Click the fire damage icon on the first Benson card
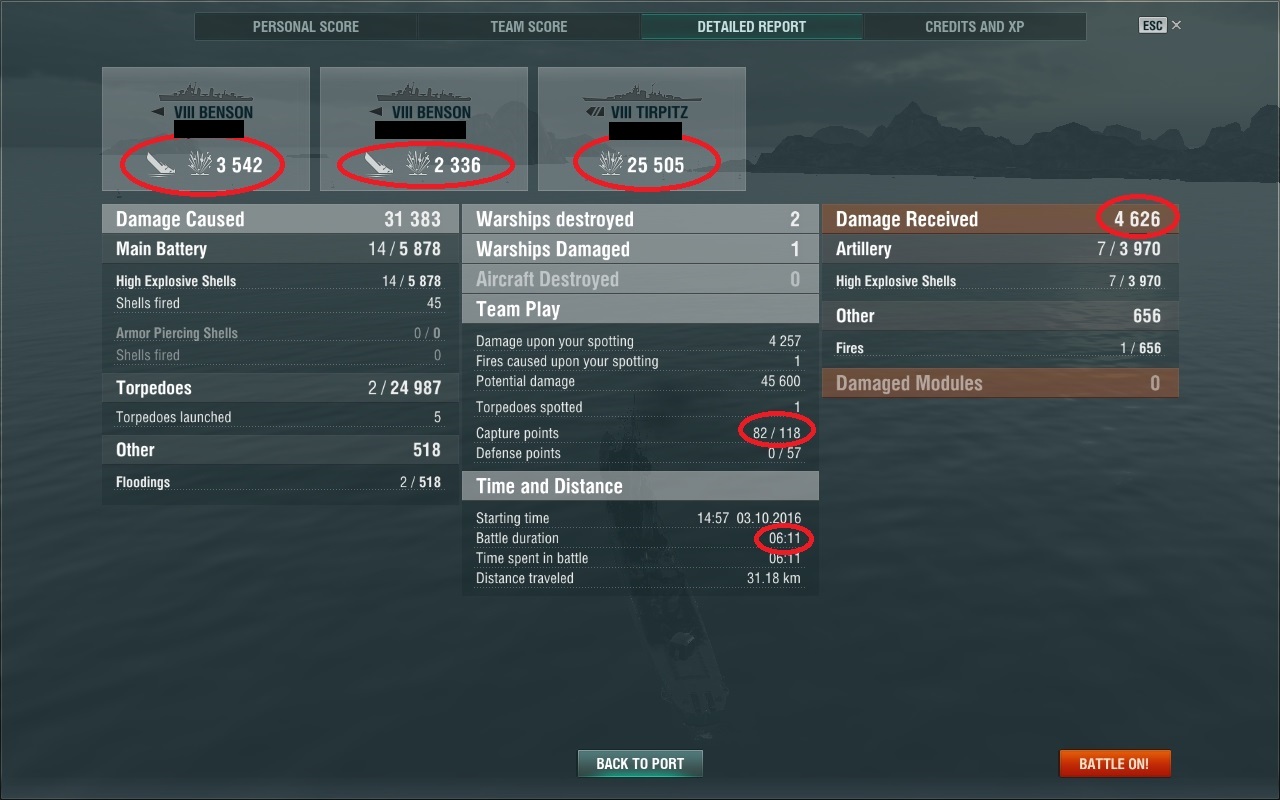This screenshot has width=1280, height=800. click(200, 160)
